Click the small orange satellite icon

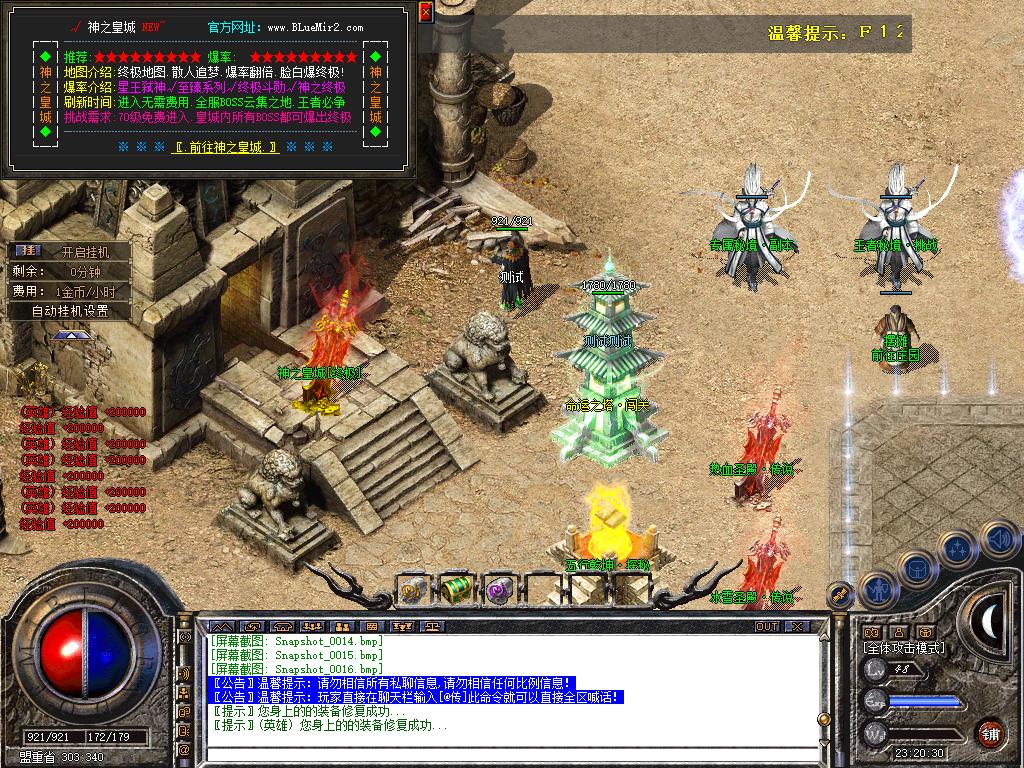click(x=840, y=594)
